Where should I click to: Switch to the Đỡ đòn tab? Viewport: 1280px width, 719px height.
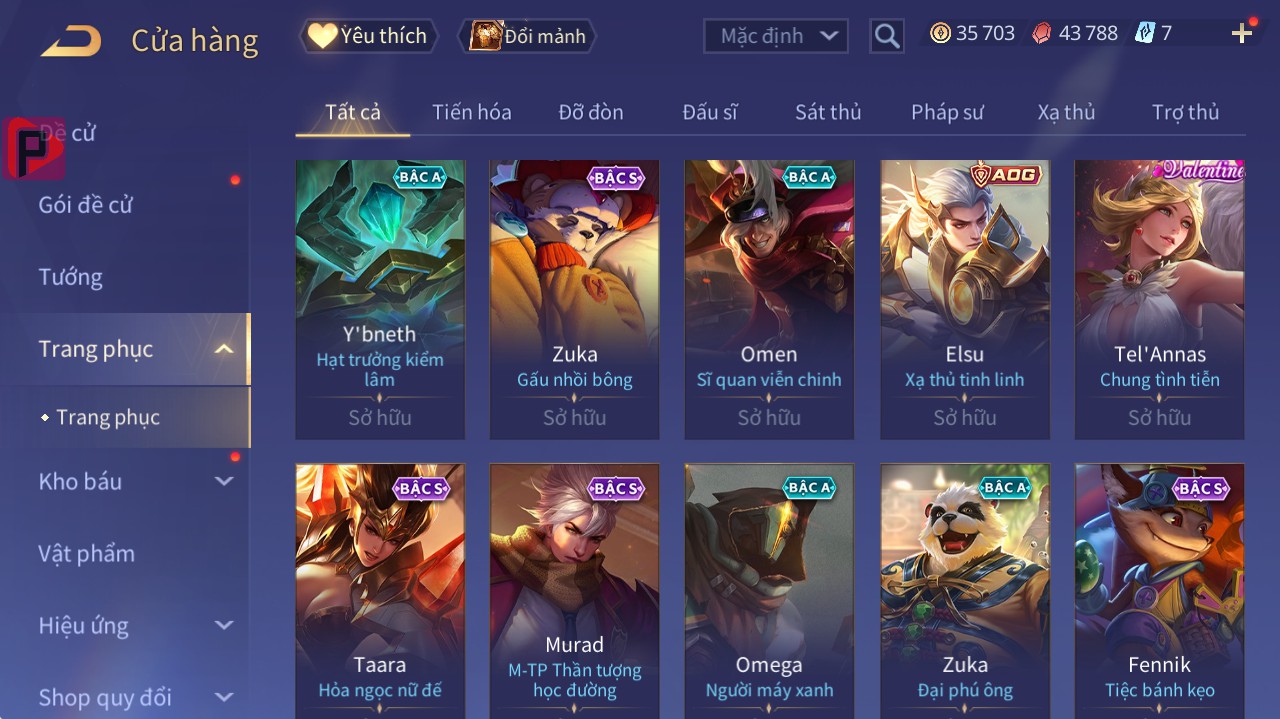point(590,112)
